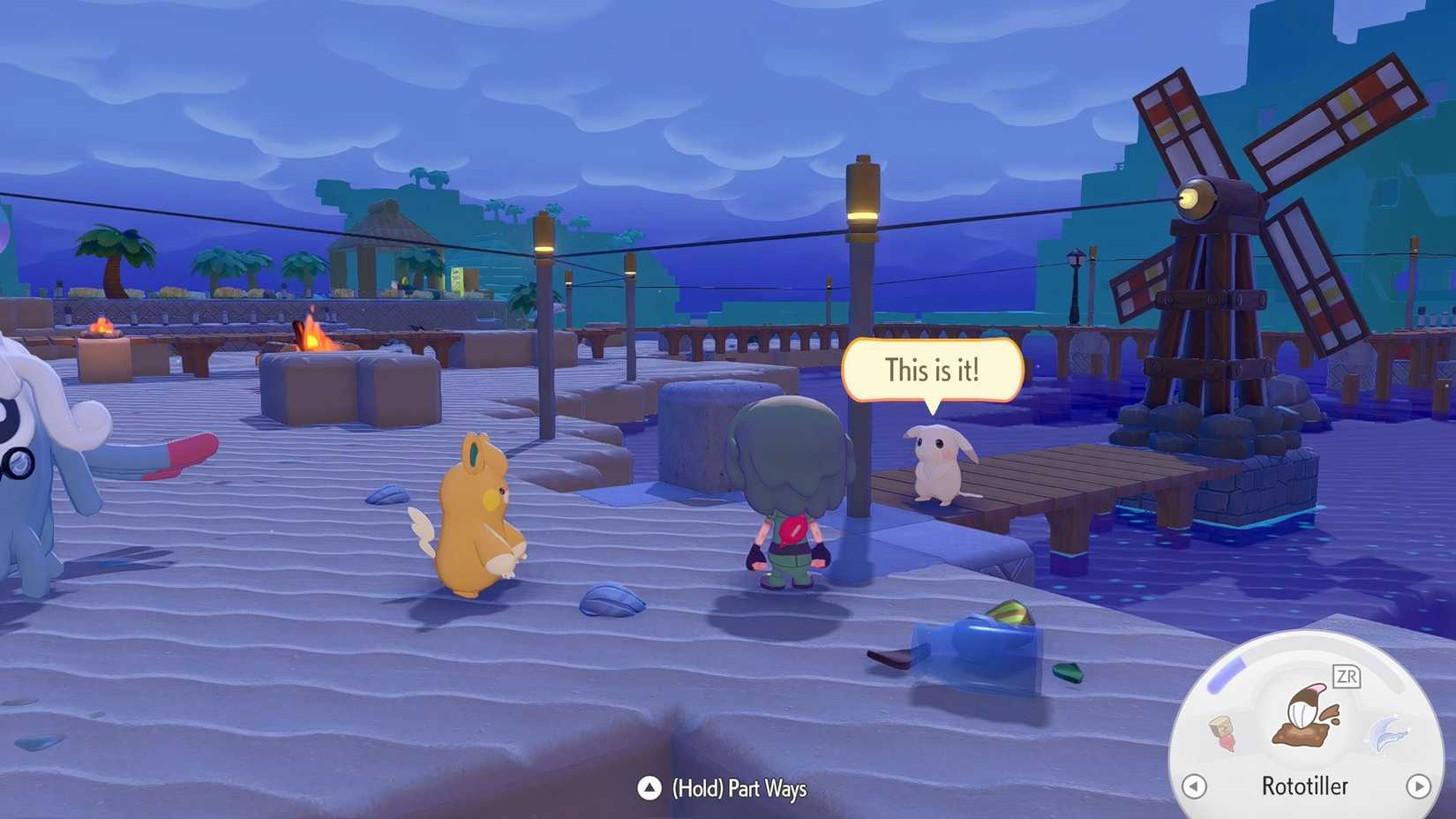This screenshot has width=1456, height=819.
Task: Click the 'This is it!' speech bubble
Action: (x=933, y=371)
